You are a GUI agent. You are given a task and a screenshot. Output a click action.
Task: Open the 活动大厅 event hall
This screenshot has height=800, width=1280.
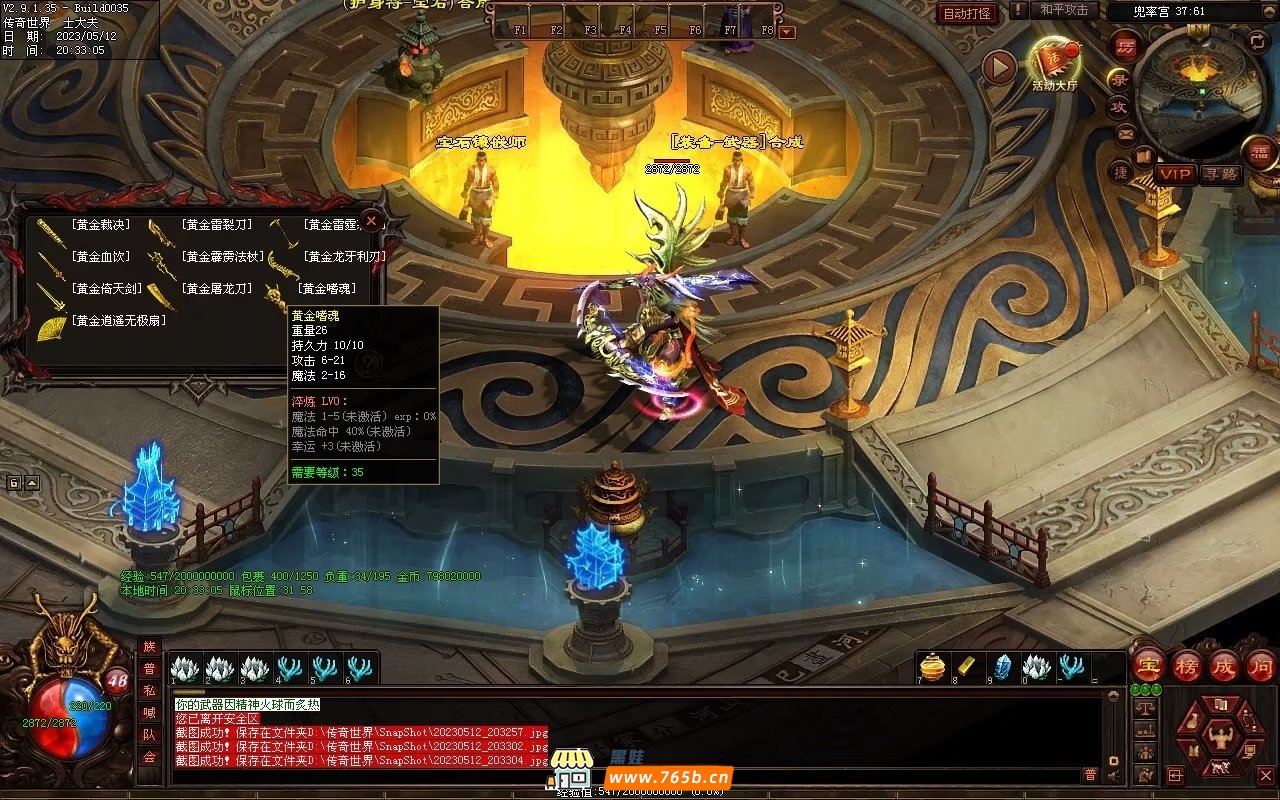(1054, 63)
